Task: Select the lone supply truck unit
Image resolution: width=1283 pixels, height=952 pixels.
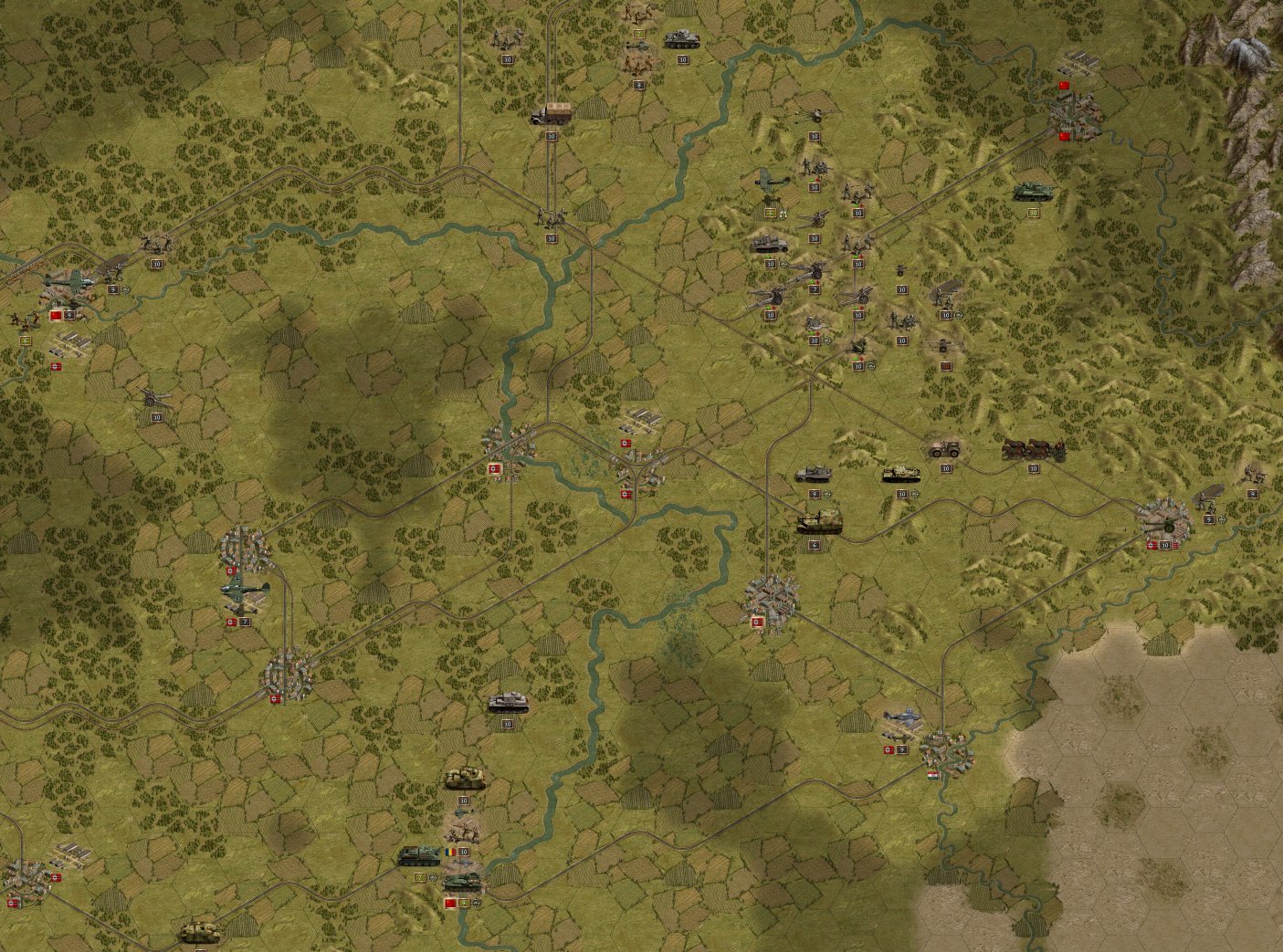Action: [552, 114]
